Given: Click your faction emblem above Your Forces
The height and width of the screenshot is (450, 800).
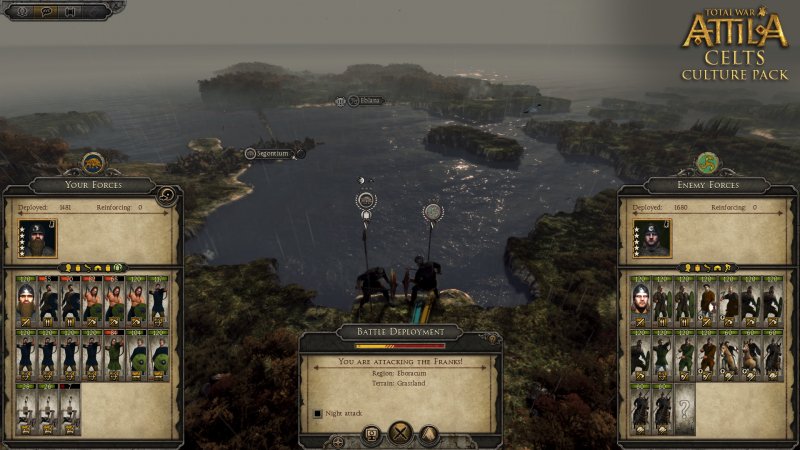Looking at the screenshot, I should coord(91,162).
